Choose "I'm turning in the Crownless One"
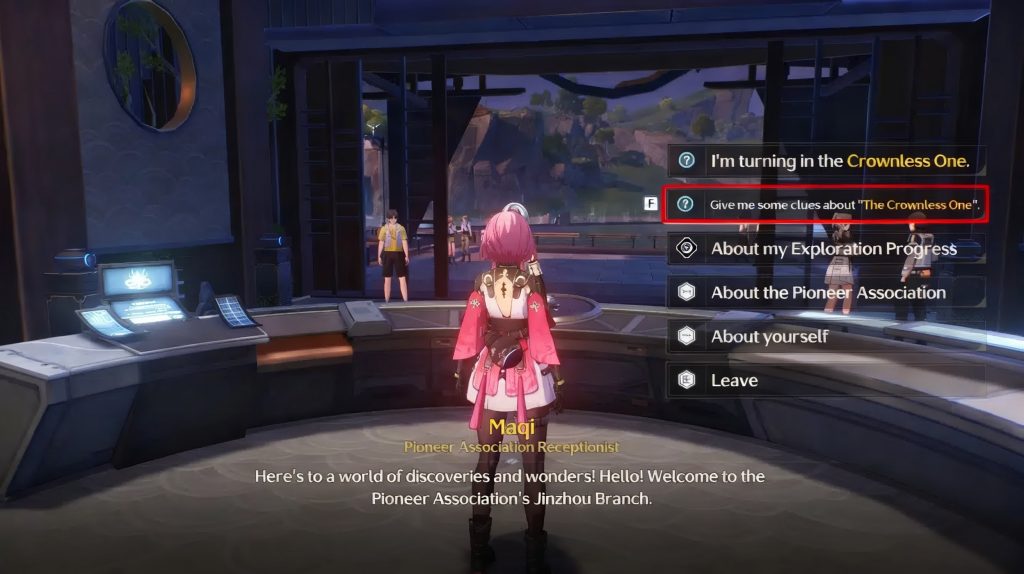The height and width of the screenshot is (574, 1024). pyautogui.click(x=826, y=160)
